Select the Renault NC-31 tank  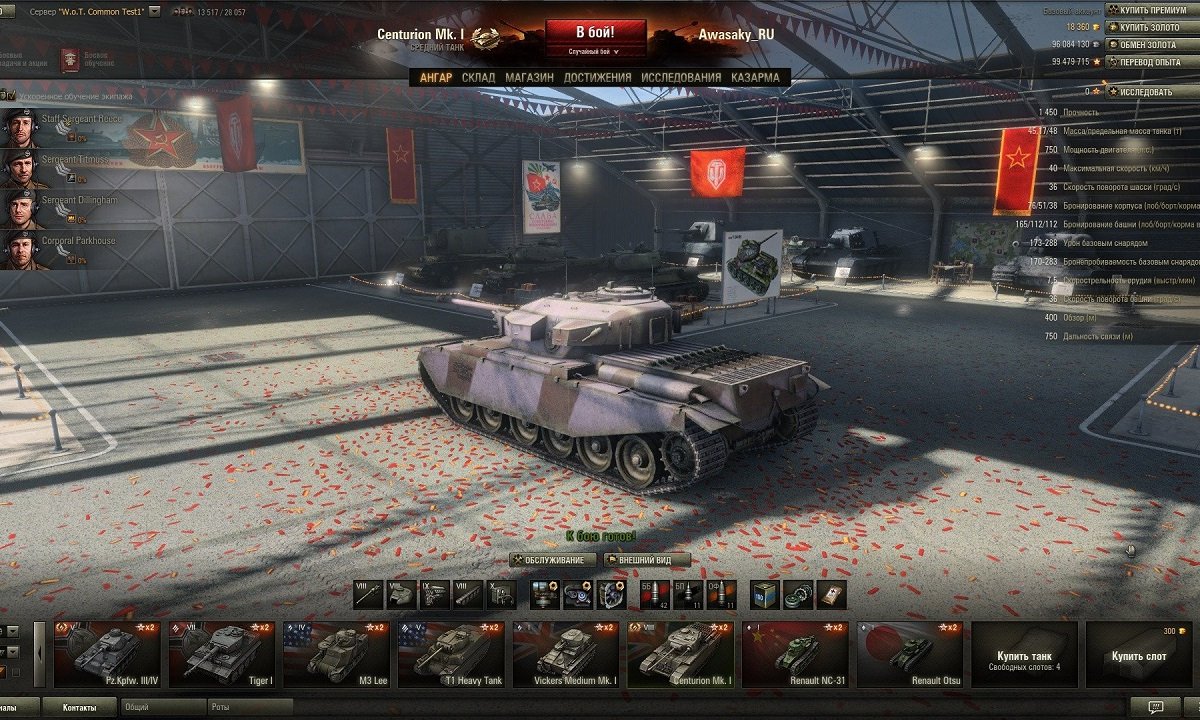[x=797, y=654]
